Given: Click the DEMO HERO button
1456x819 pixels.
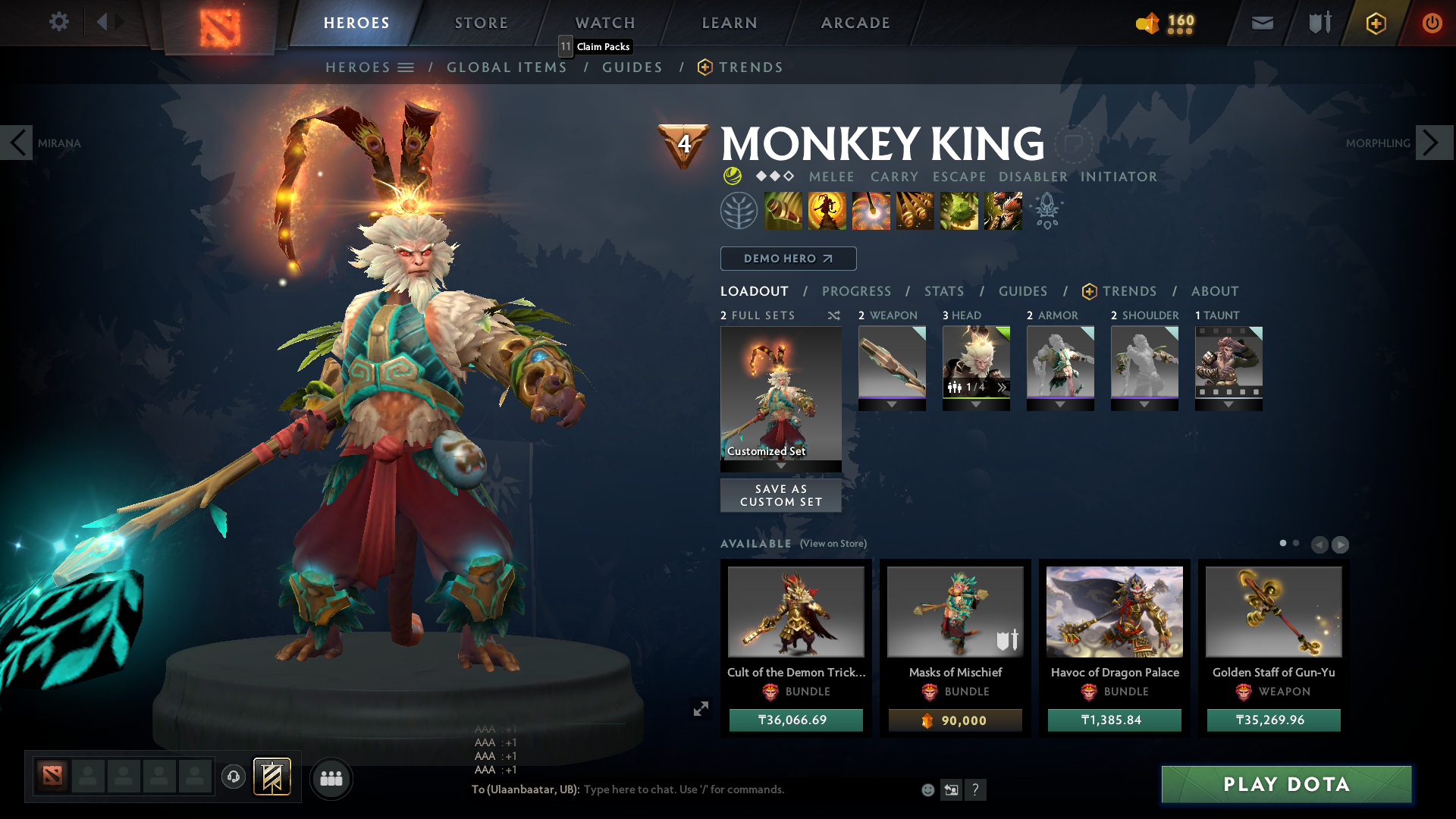Looking at the screenshot, I should [787, 259].
